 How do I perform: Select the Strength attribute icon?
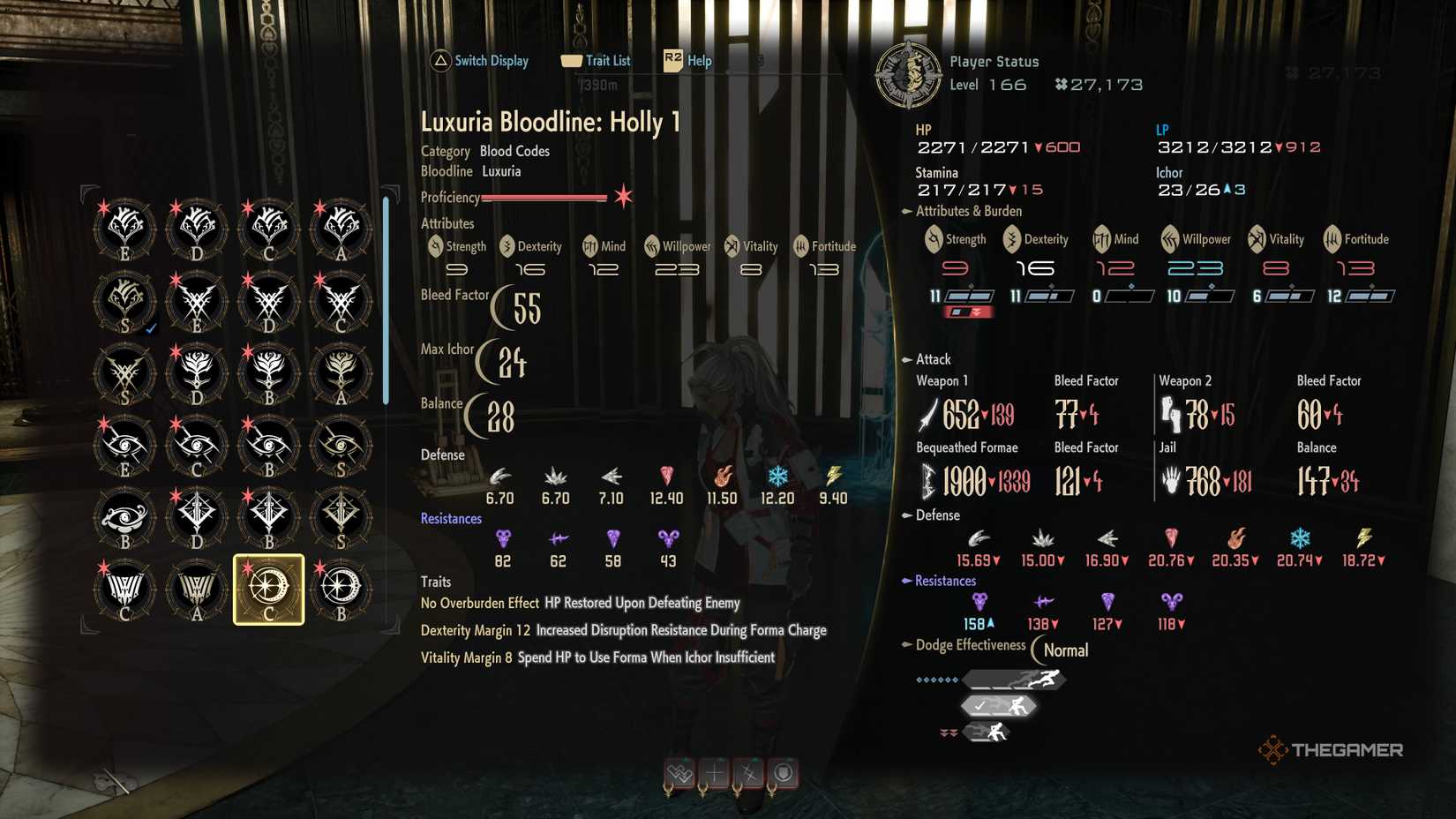point(932,239)
